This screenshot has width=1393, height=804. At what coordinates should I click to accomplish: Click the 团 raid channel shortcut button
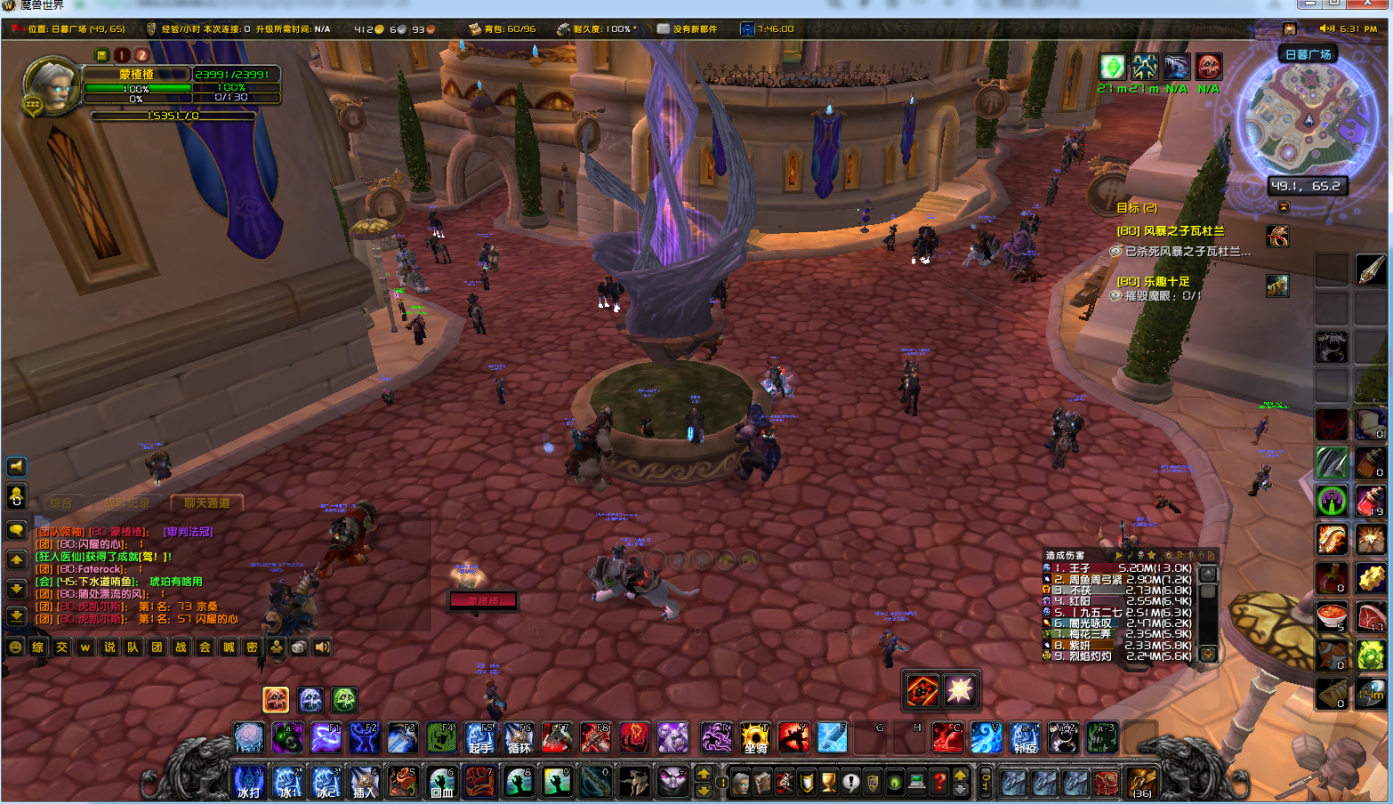coord(157,648)
